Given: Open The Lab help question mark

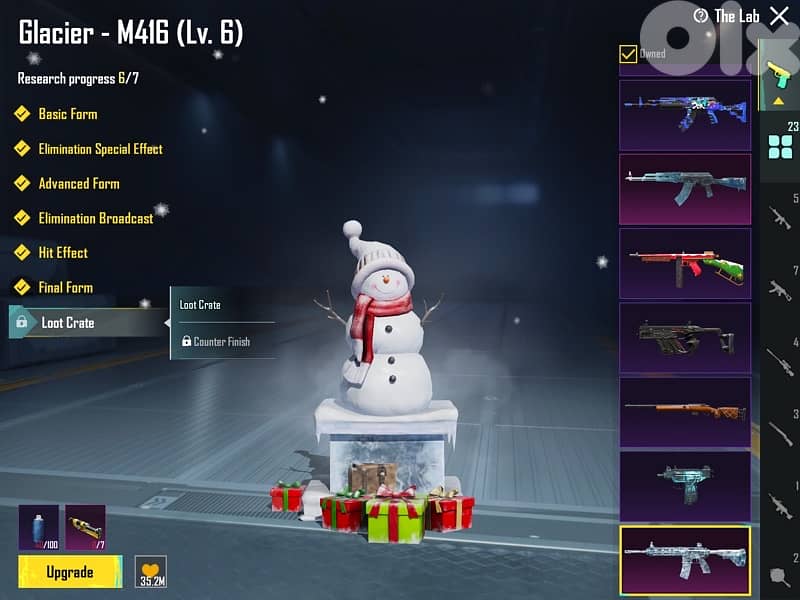Looking at the screenshot, I should pyautogui.click(x=701, y=16).
